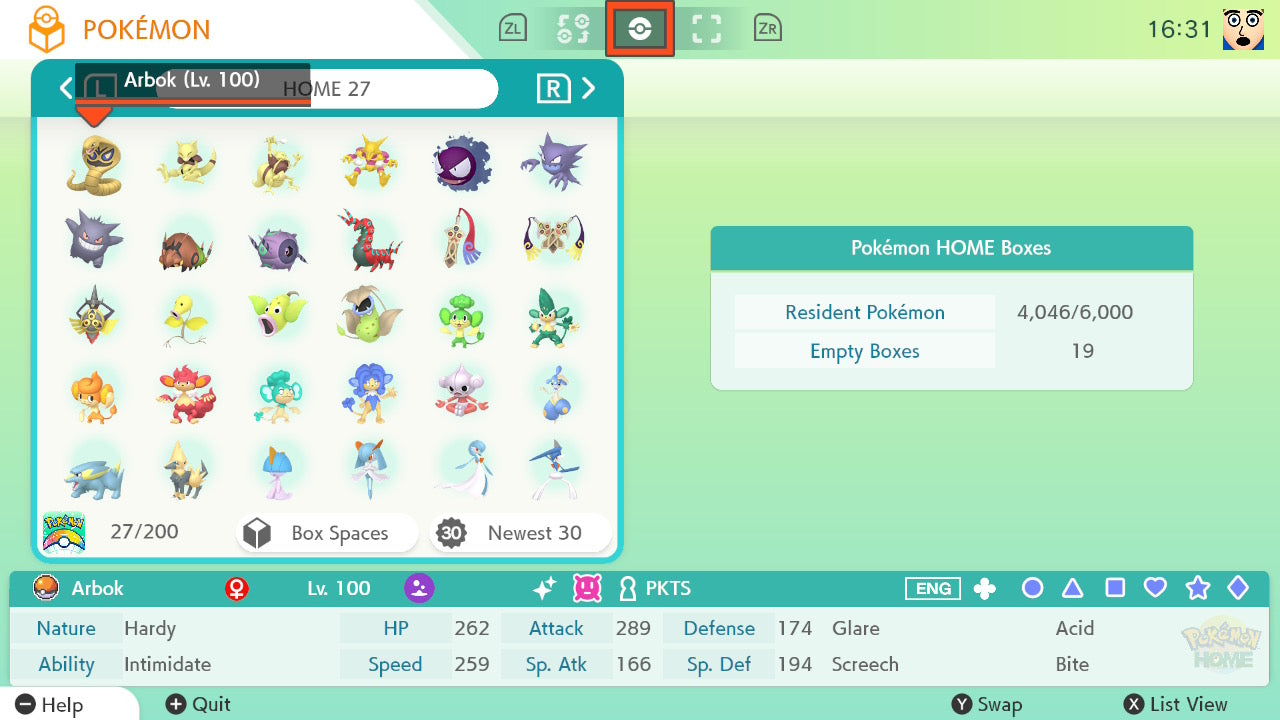Click the Newest 30 button
The width and height of the screenshot is (1280, 720).
[519, 533]
